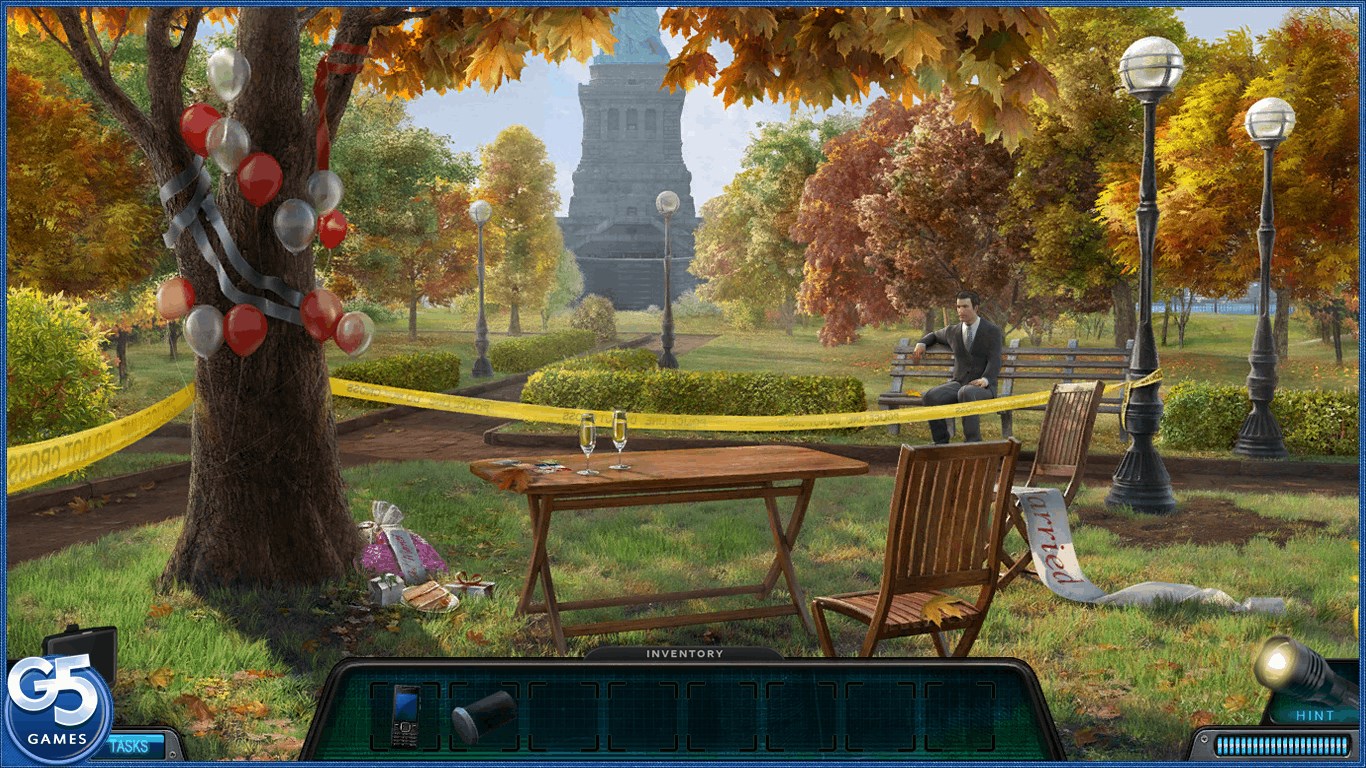
Task: Click the lamp globe on the nearest lamp post
Action: (x=1152, y=62)
